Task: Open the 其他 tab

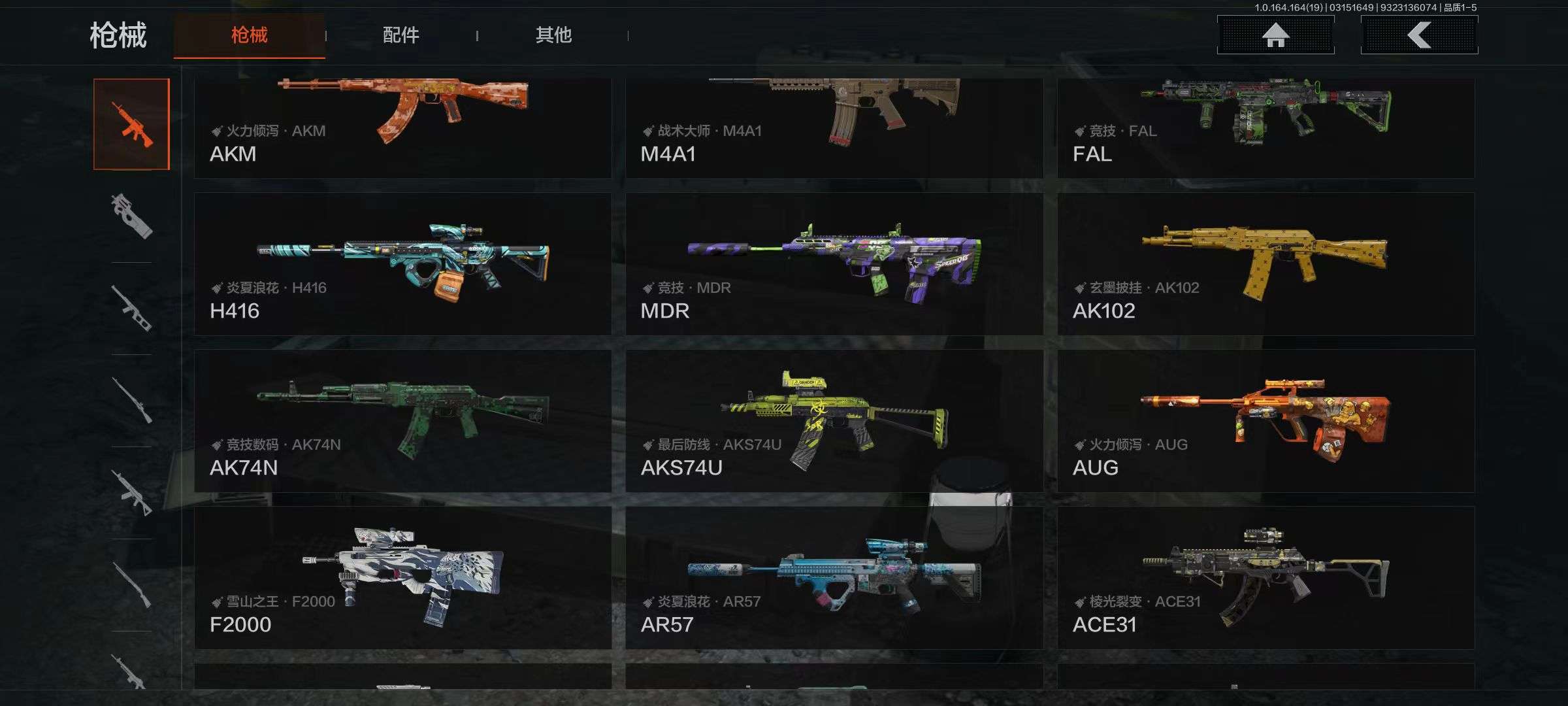Action: pos(553,35)
